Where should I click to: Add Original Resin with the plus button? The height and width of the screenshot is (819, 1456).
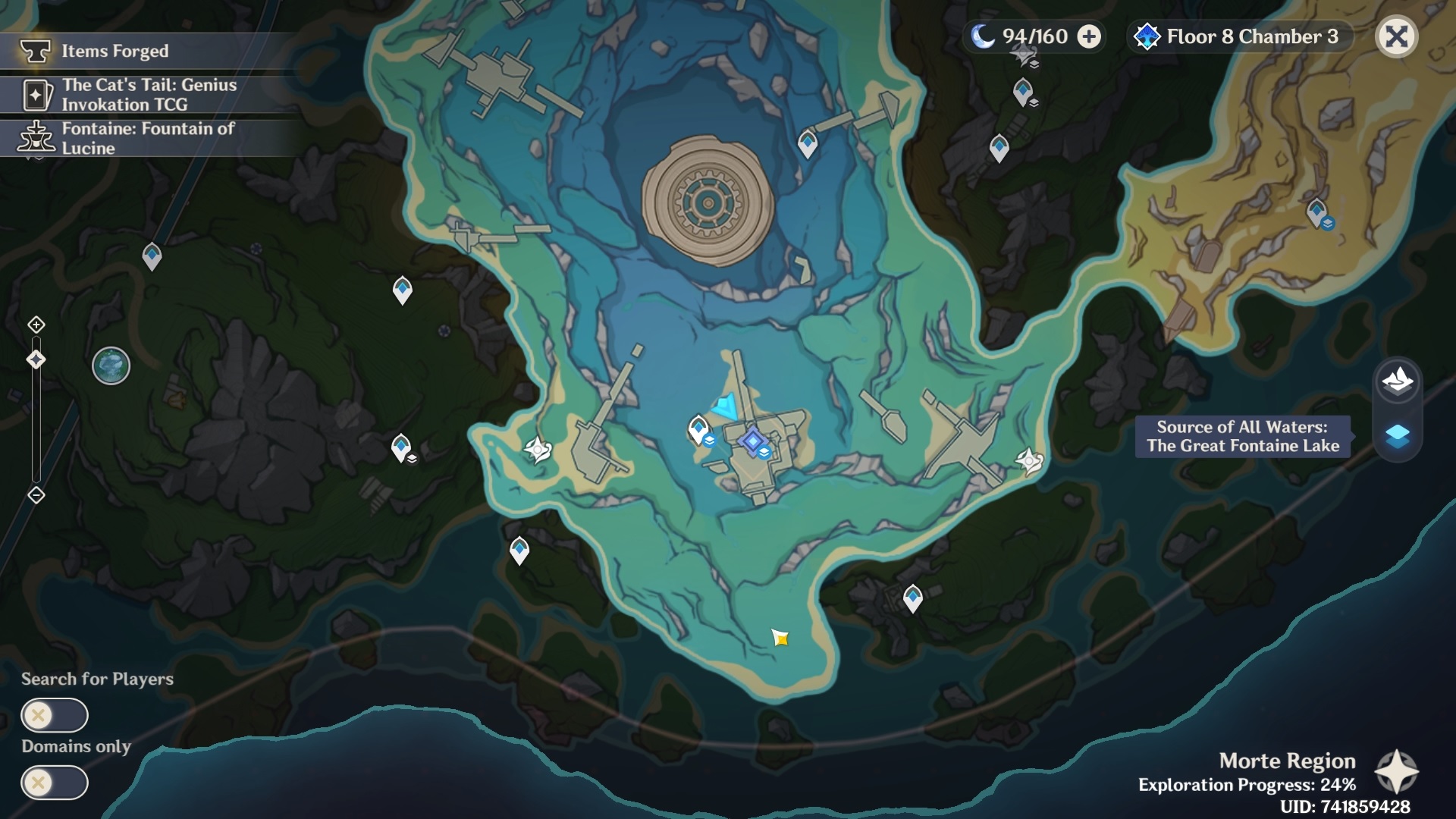pos(1089,36)
